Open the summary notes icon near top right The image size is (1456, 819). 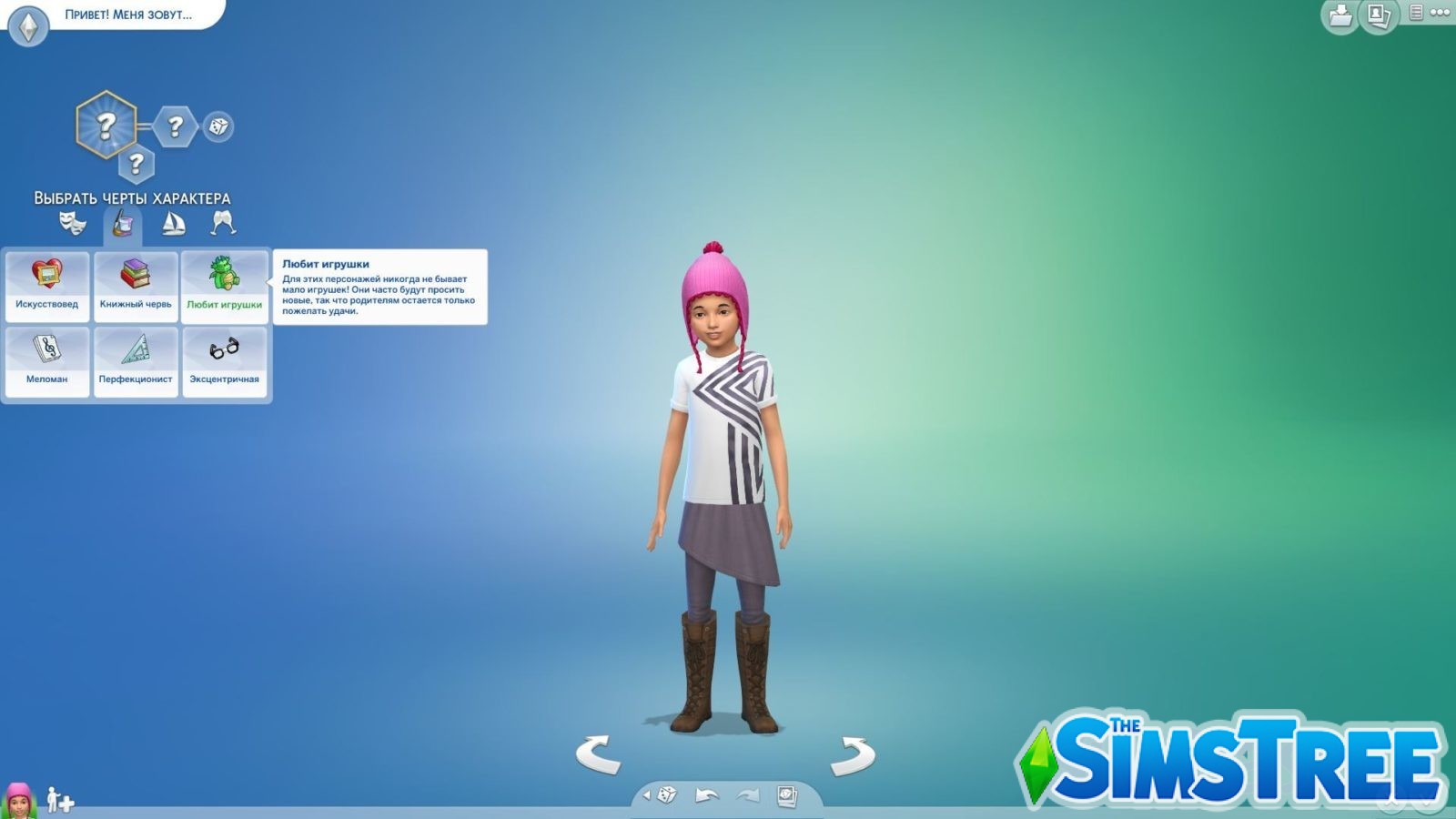tap(1416, 14)
